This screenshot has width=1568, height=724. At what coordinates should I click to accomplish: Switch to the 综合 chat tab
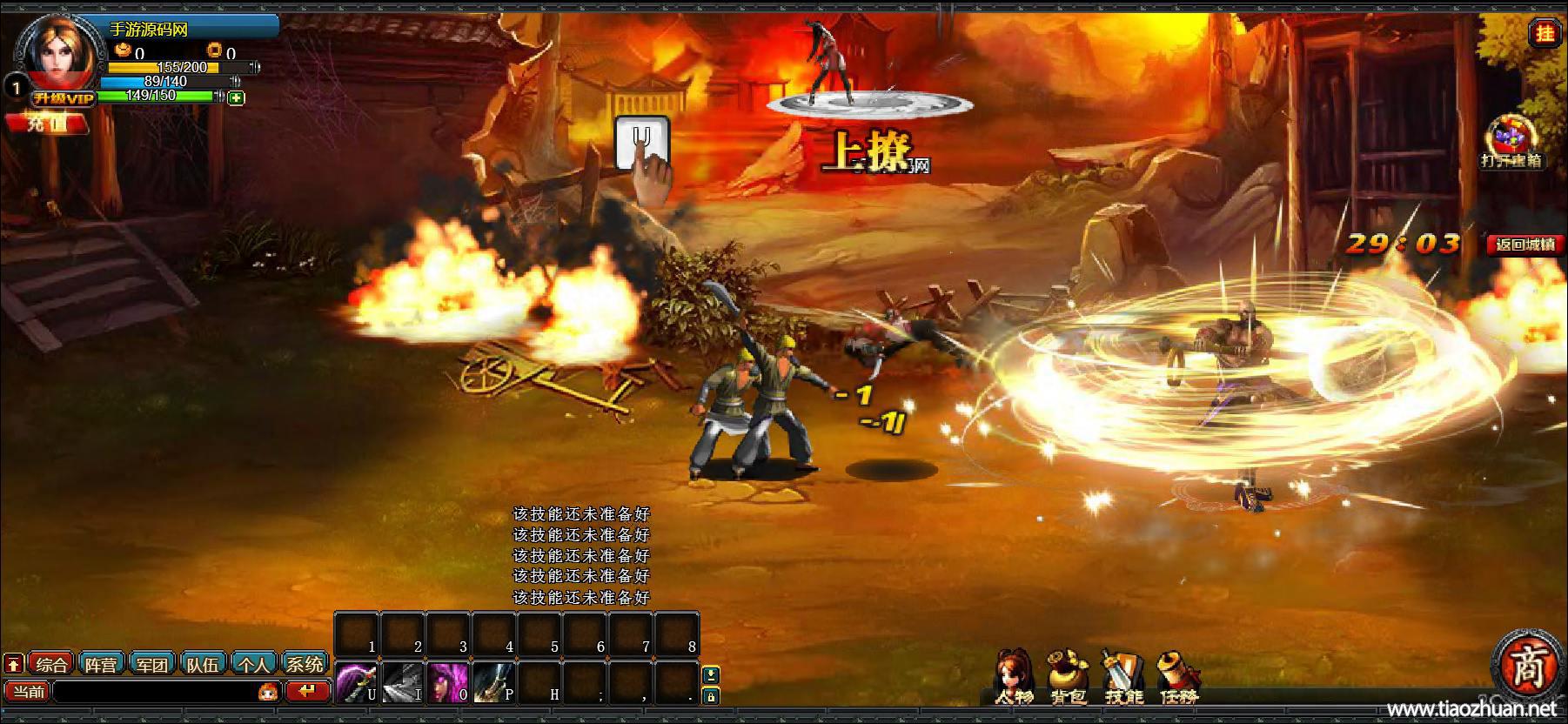click(x=51, y=665)
